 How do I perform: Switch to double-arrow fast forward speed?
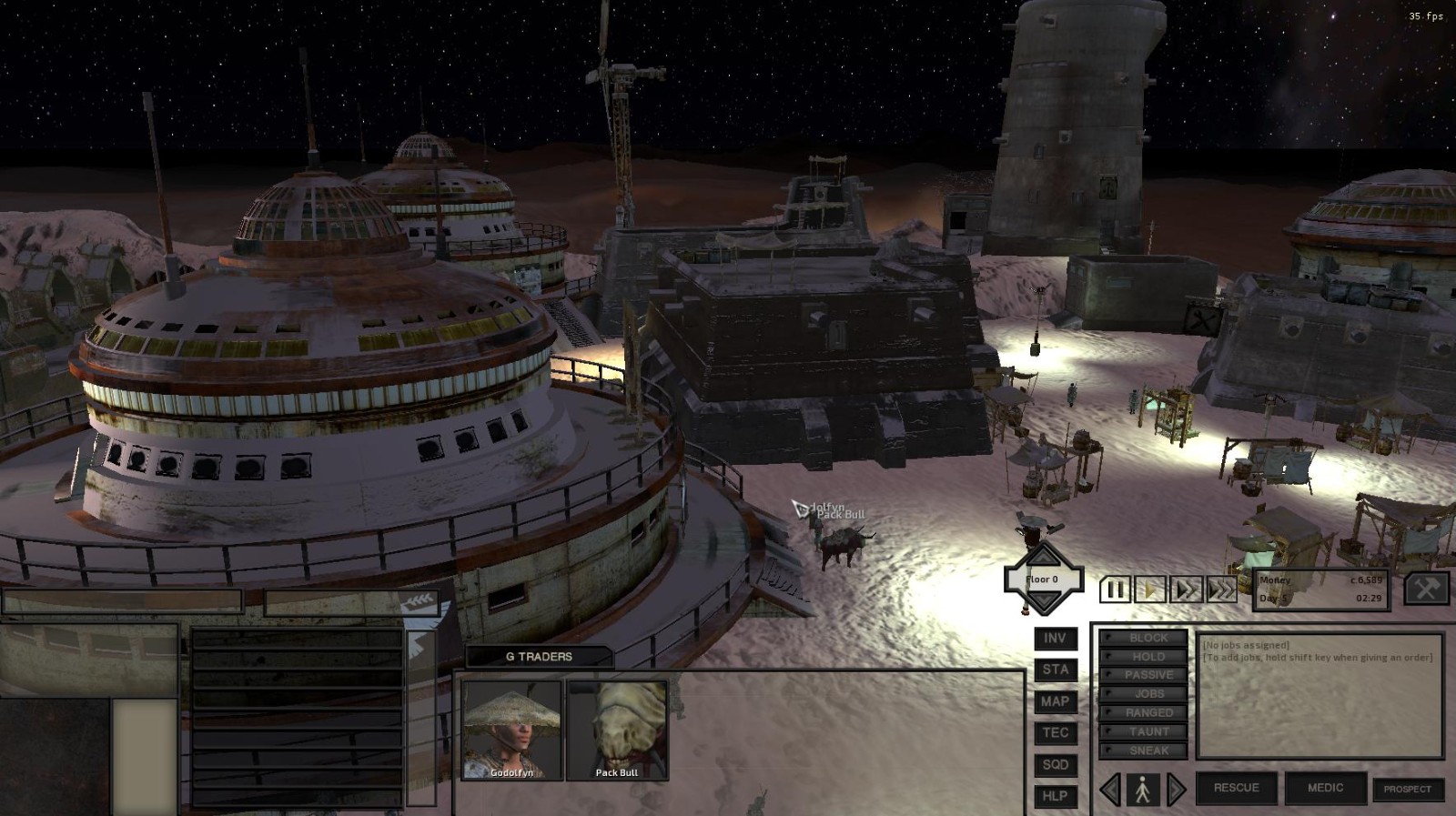tap(1187, 589)
